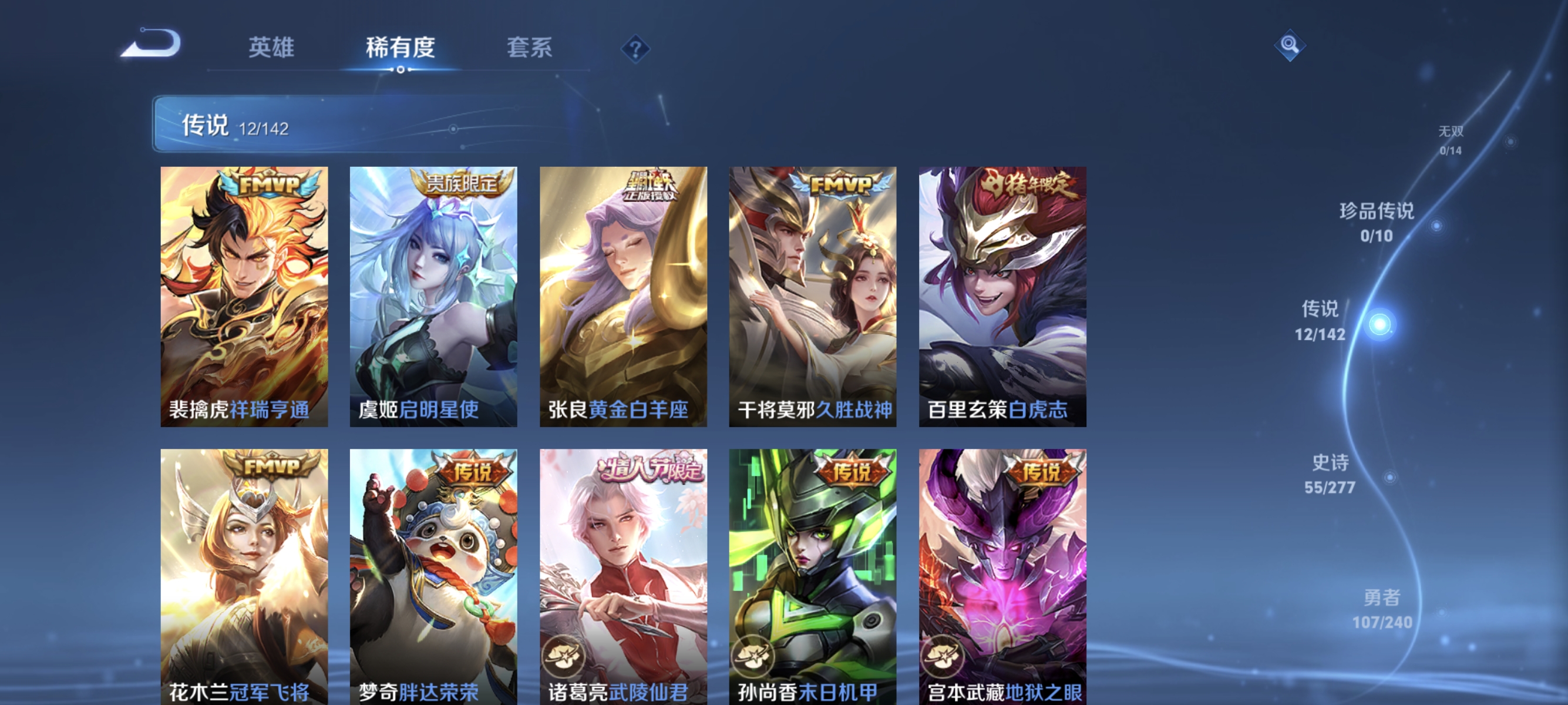Switch to the 英雄 tab
Viewport: 1568px width, 705px height.
272,48
